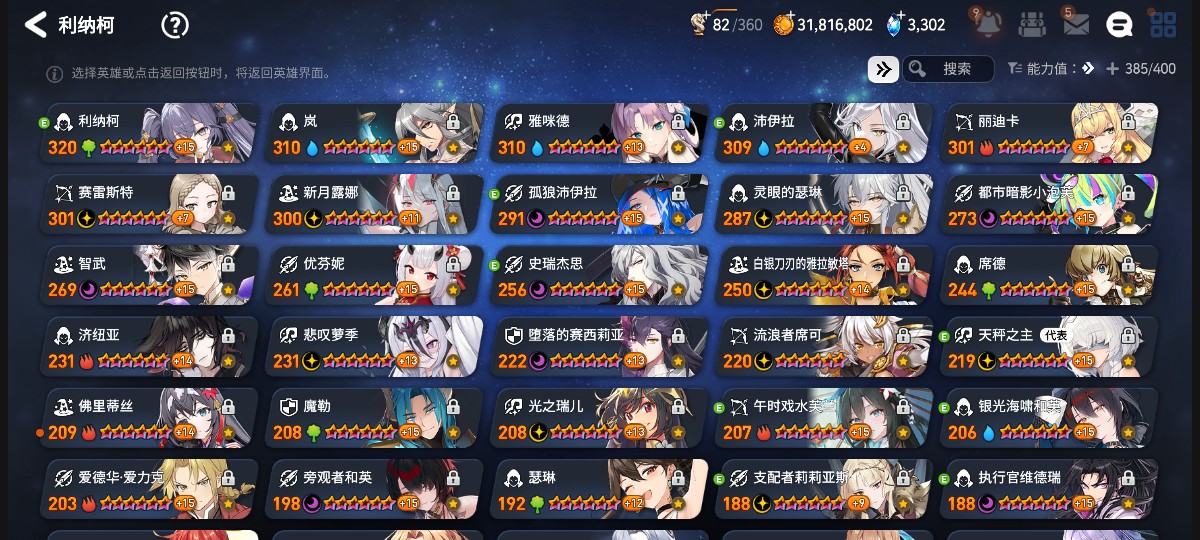Expand the double-arrow toggle beside search
Screen dimensions: 1200x540
[883, 69]
